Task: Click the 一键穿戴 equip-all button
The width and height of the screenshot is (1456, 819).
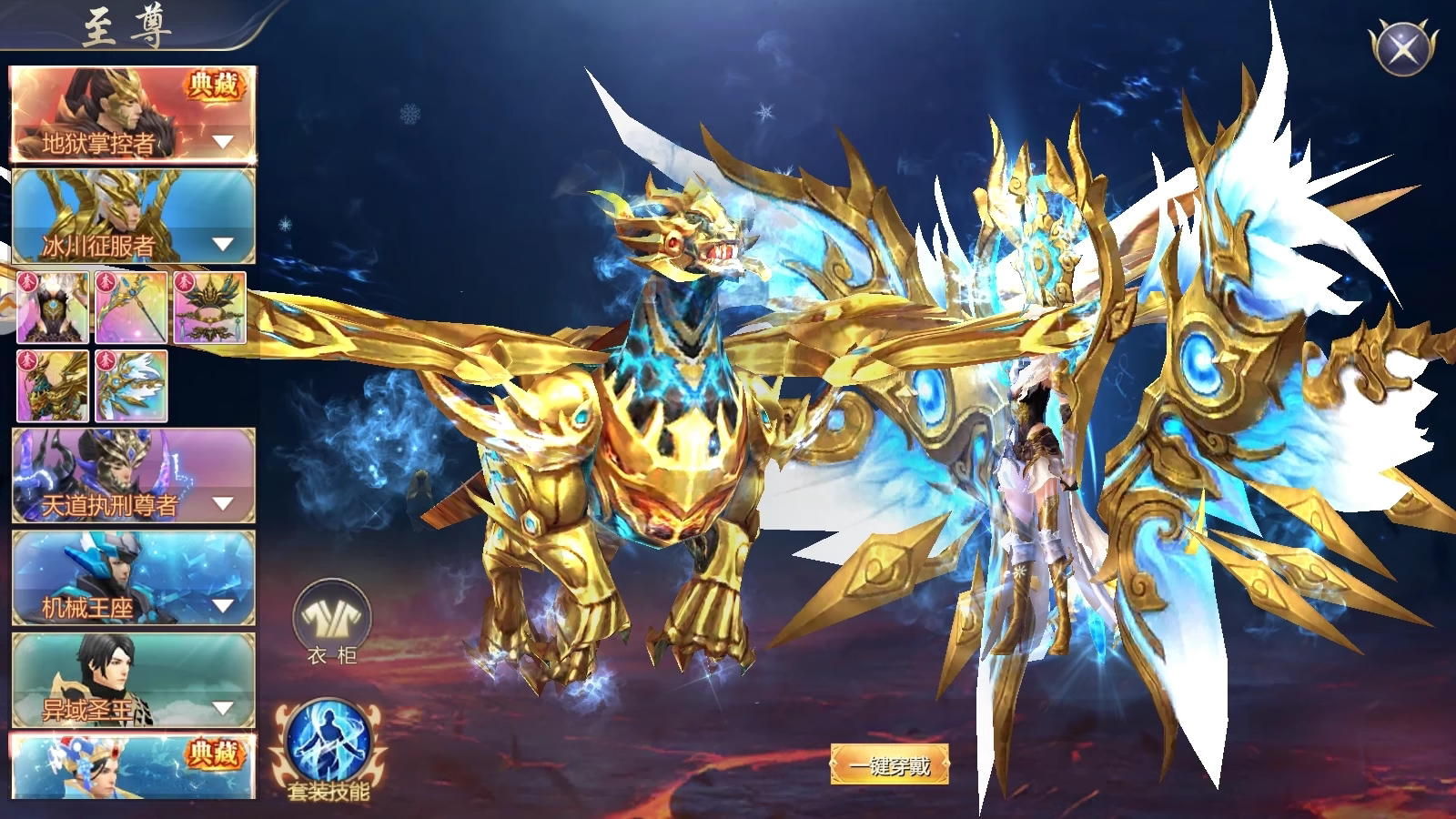Action: coord(889,764)
